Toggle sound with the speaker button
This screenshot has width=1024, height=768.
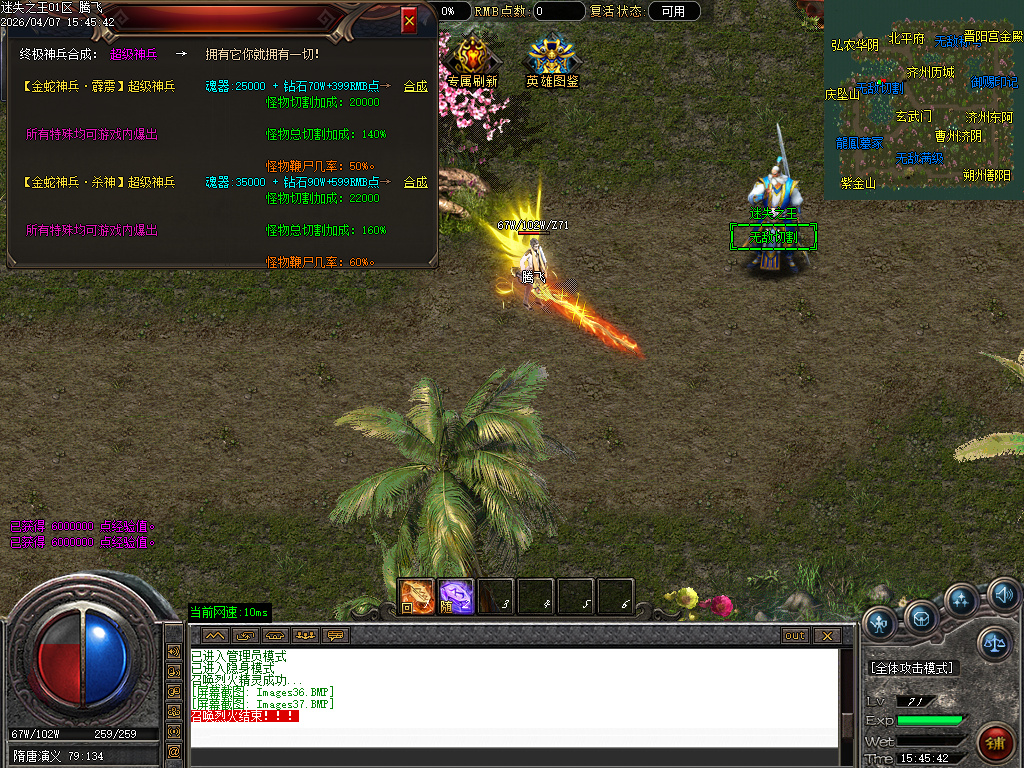coord(1003,597)
